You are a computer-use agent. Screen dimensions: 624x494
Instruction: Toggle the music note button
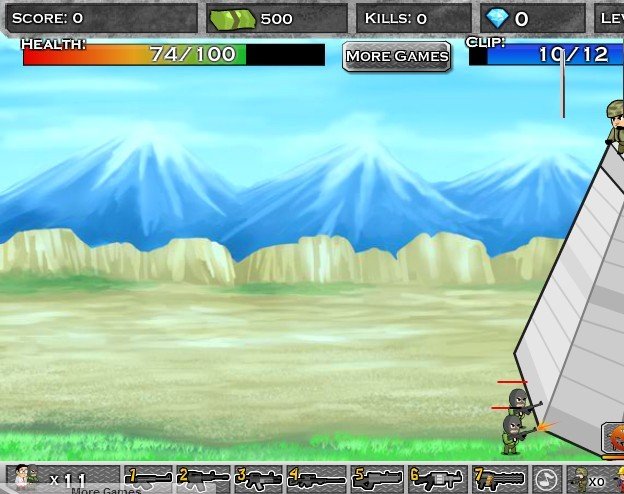545,478
